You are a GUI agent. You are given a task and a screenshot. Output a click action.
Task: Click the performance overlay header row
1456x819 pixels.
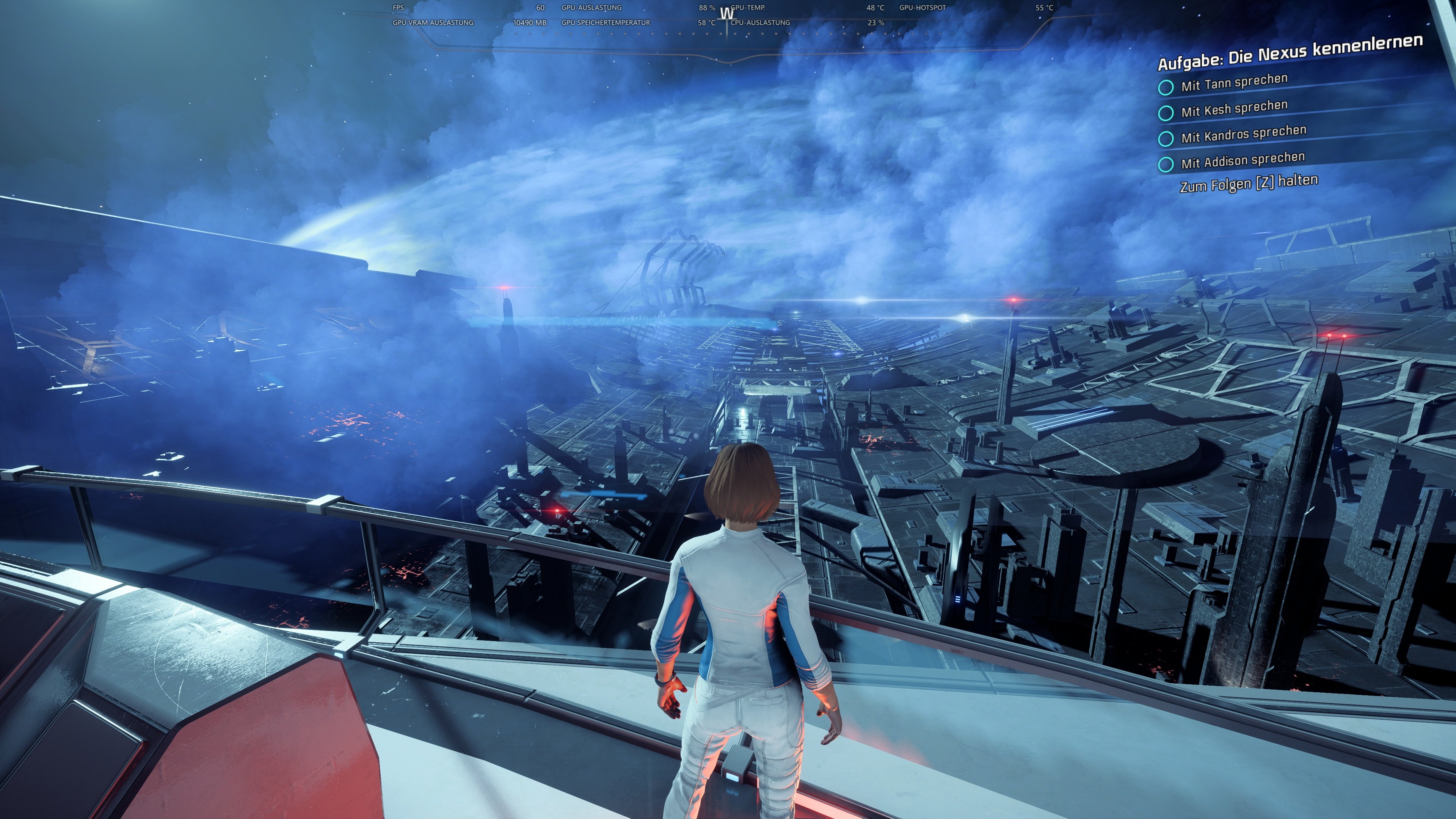pyautogui.click(x=622, y=8)
